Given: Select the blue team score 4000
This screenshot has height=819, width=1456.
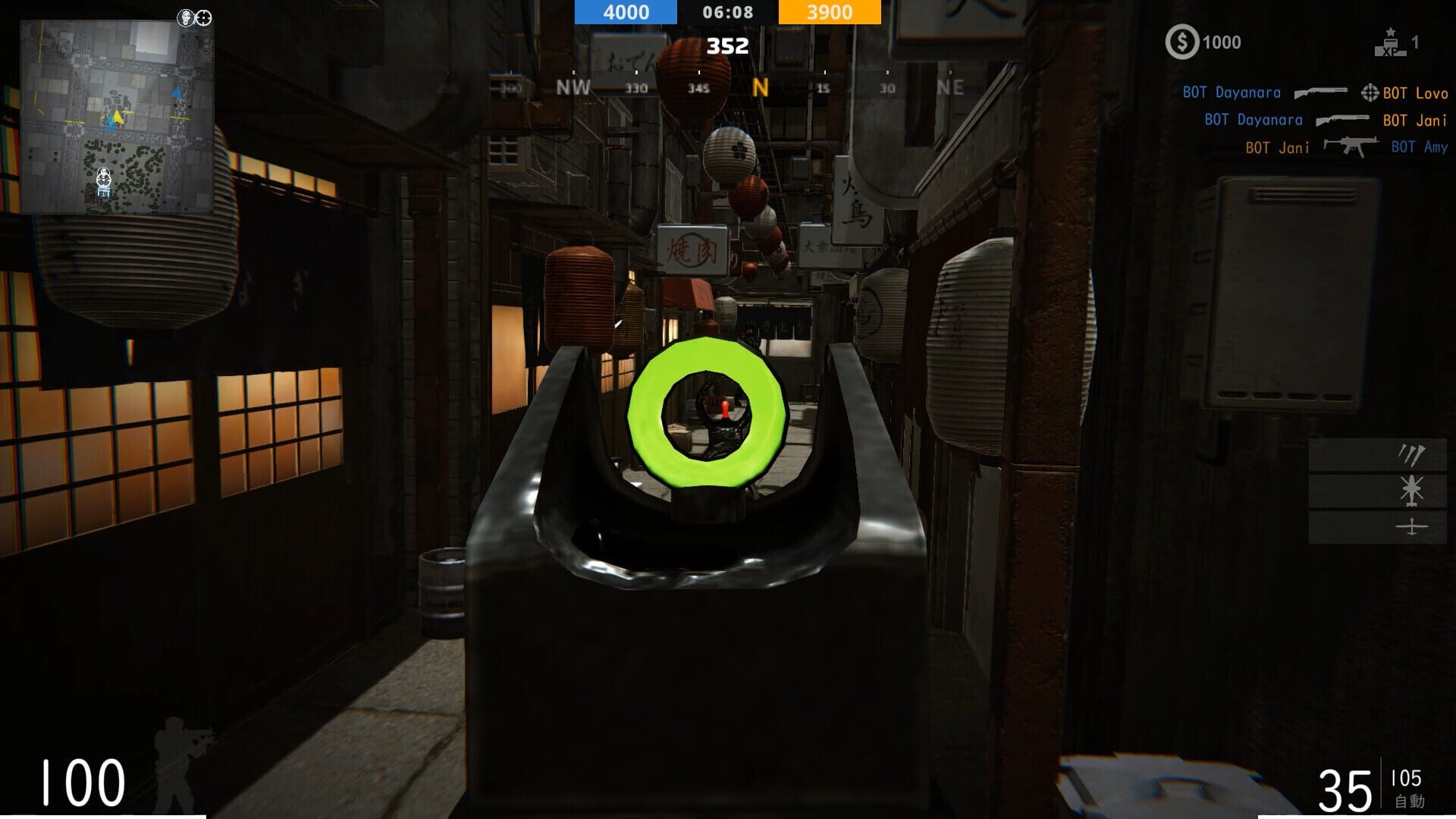Looking at the screenshot, I should point(625,12).
